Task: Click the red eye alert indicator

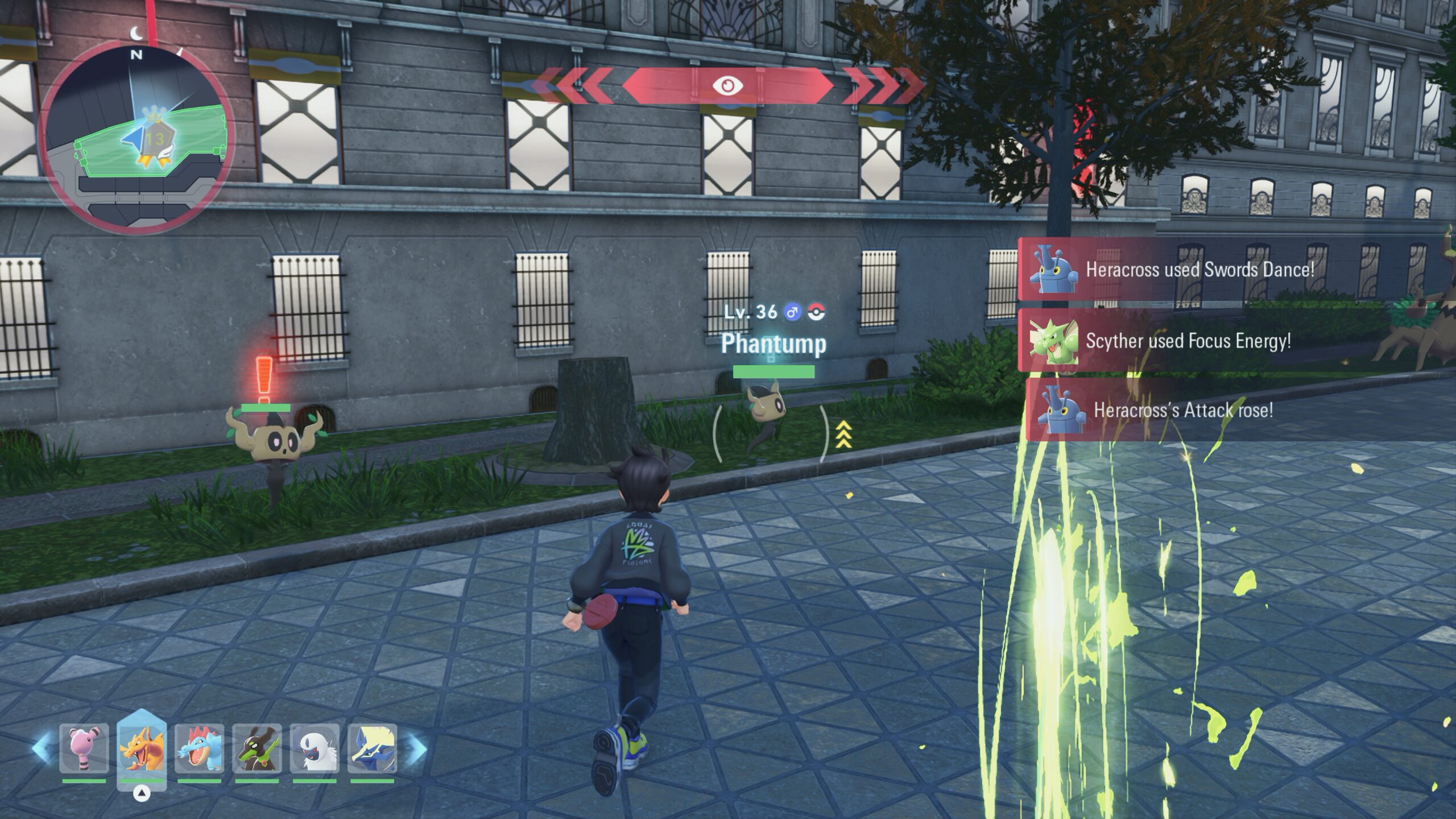Action: point(728,86)
